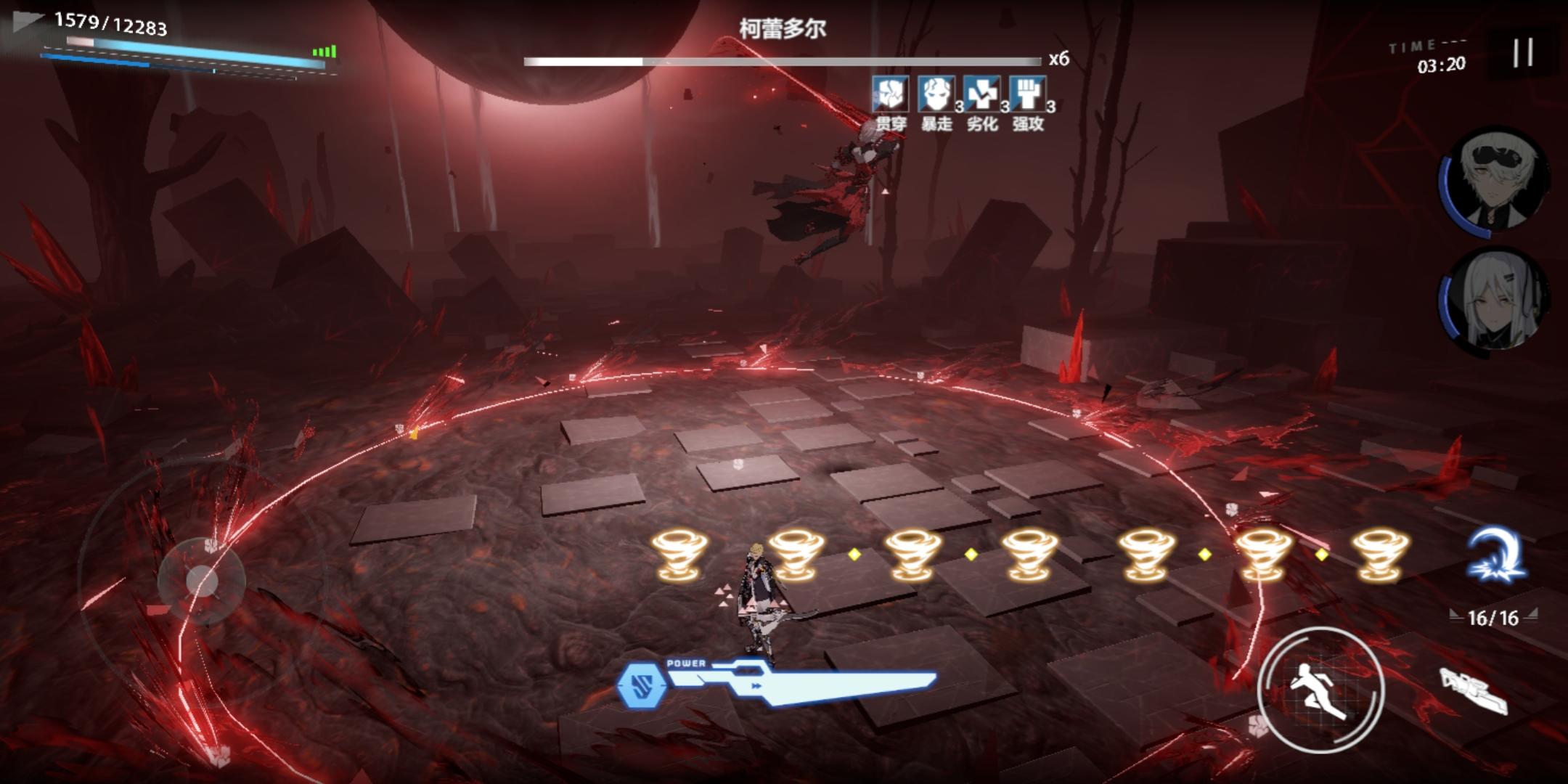
Task: Tap the 强攻 boss buff icon
Action: (1028, 94)
